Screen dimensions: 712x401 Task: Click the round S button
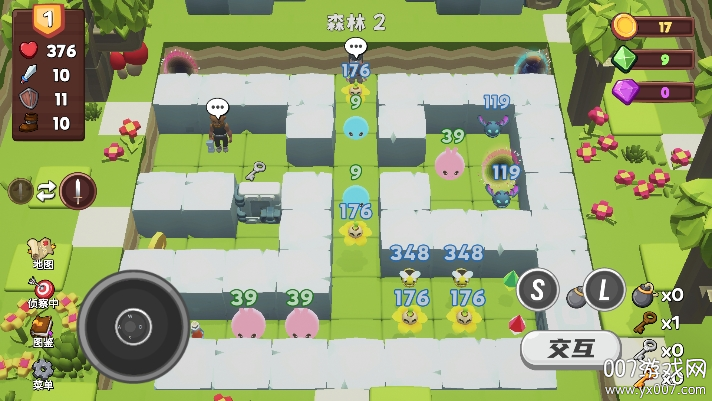coord(538,289)
